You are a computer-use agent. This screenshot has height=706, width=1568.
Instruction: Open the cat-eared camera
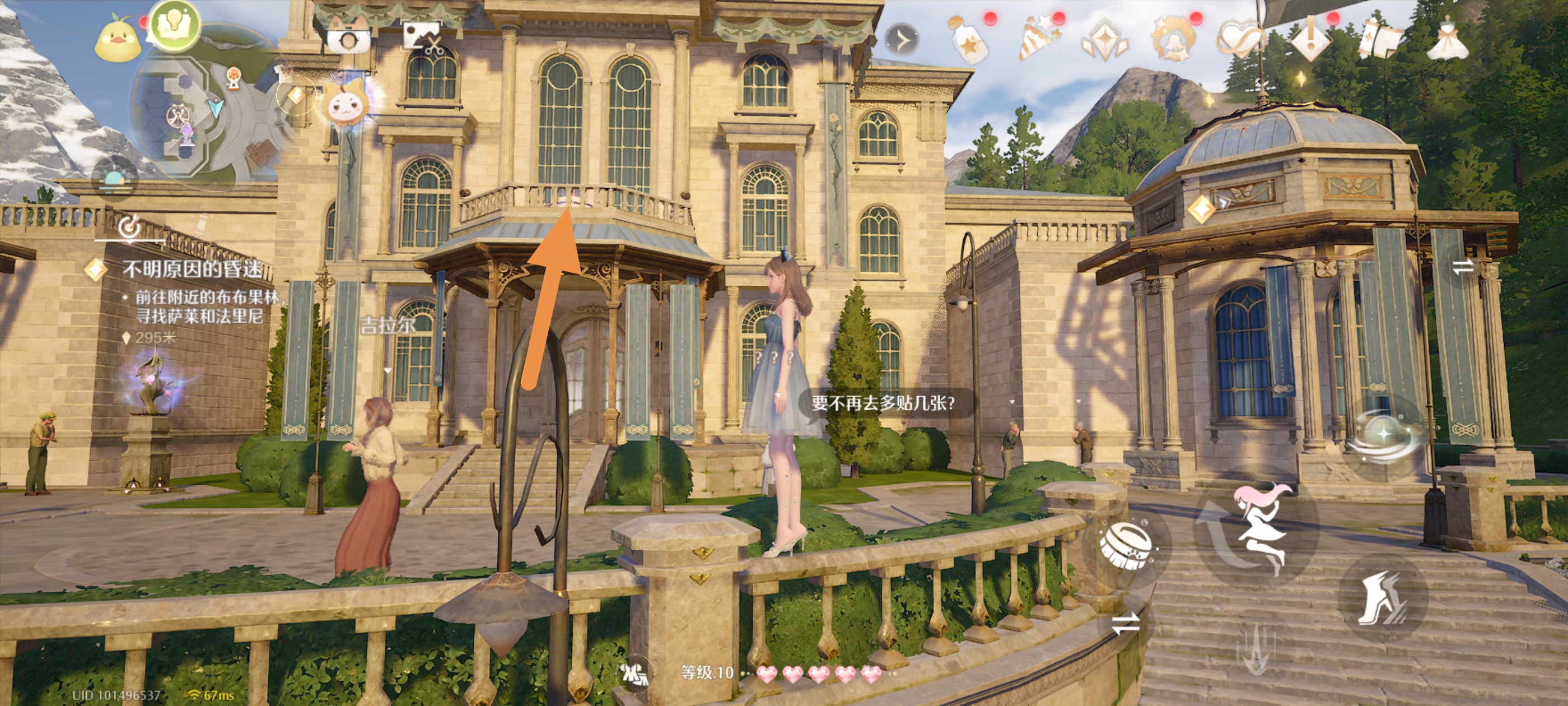348,36
